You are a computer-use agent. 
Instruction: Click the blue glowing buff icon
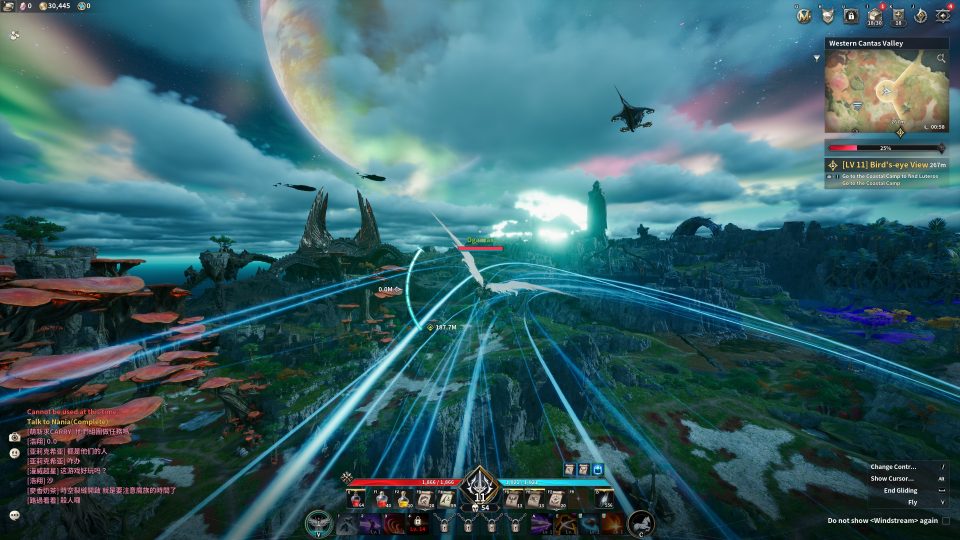[x=598, y=469]
